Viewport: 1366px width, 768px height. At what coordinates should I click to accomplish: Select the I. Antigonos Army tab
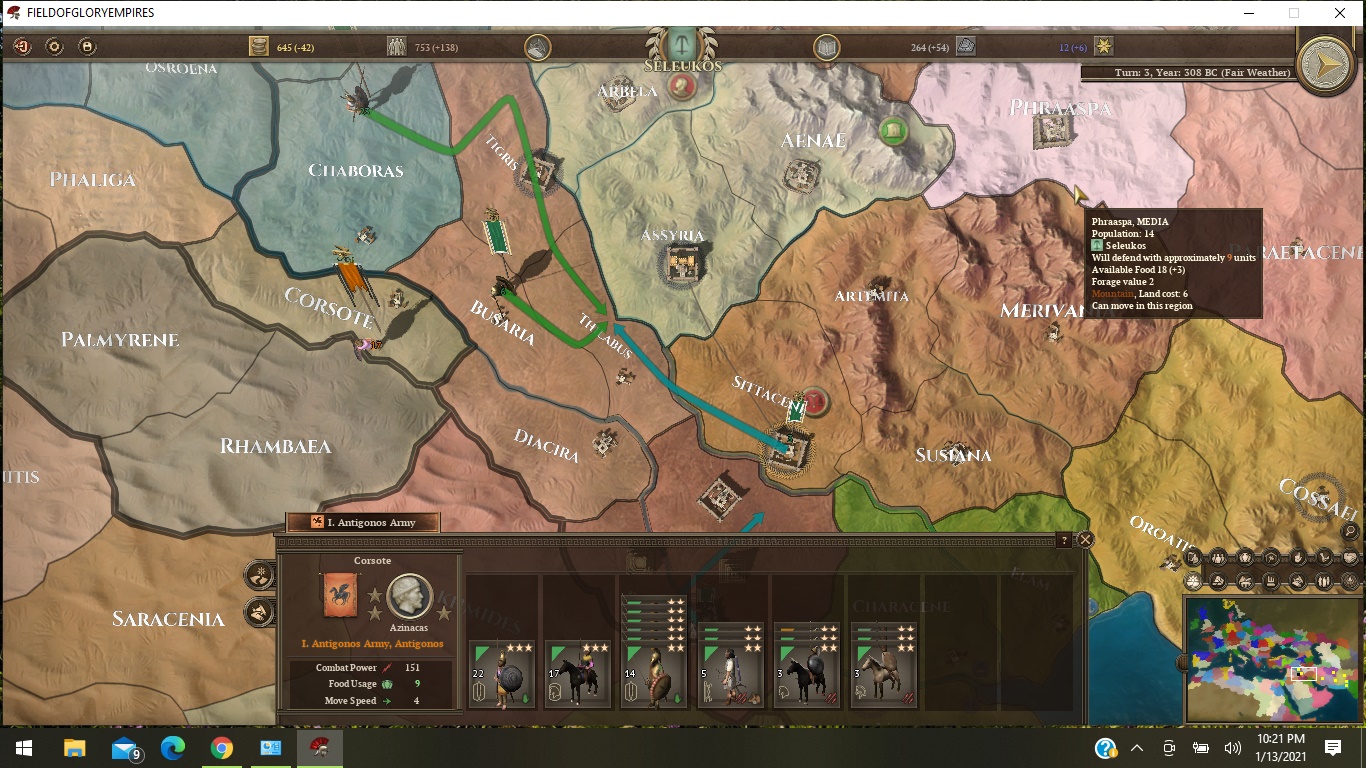[x=364, y=522]
